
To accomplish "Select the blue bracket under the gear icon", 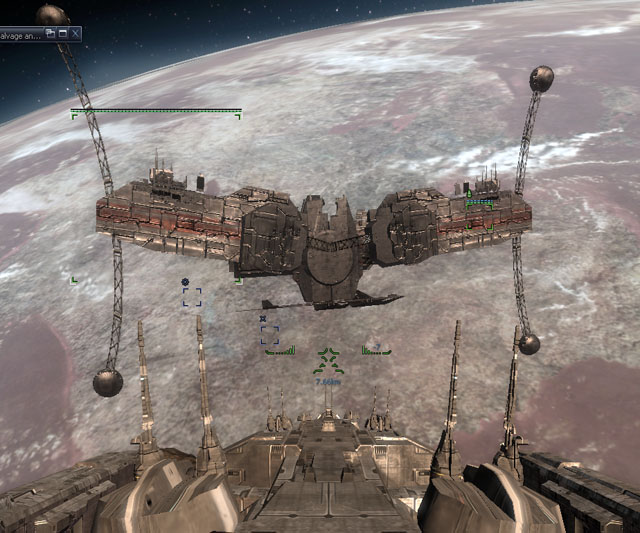I will (x=191, y=297).
